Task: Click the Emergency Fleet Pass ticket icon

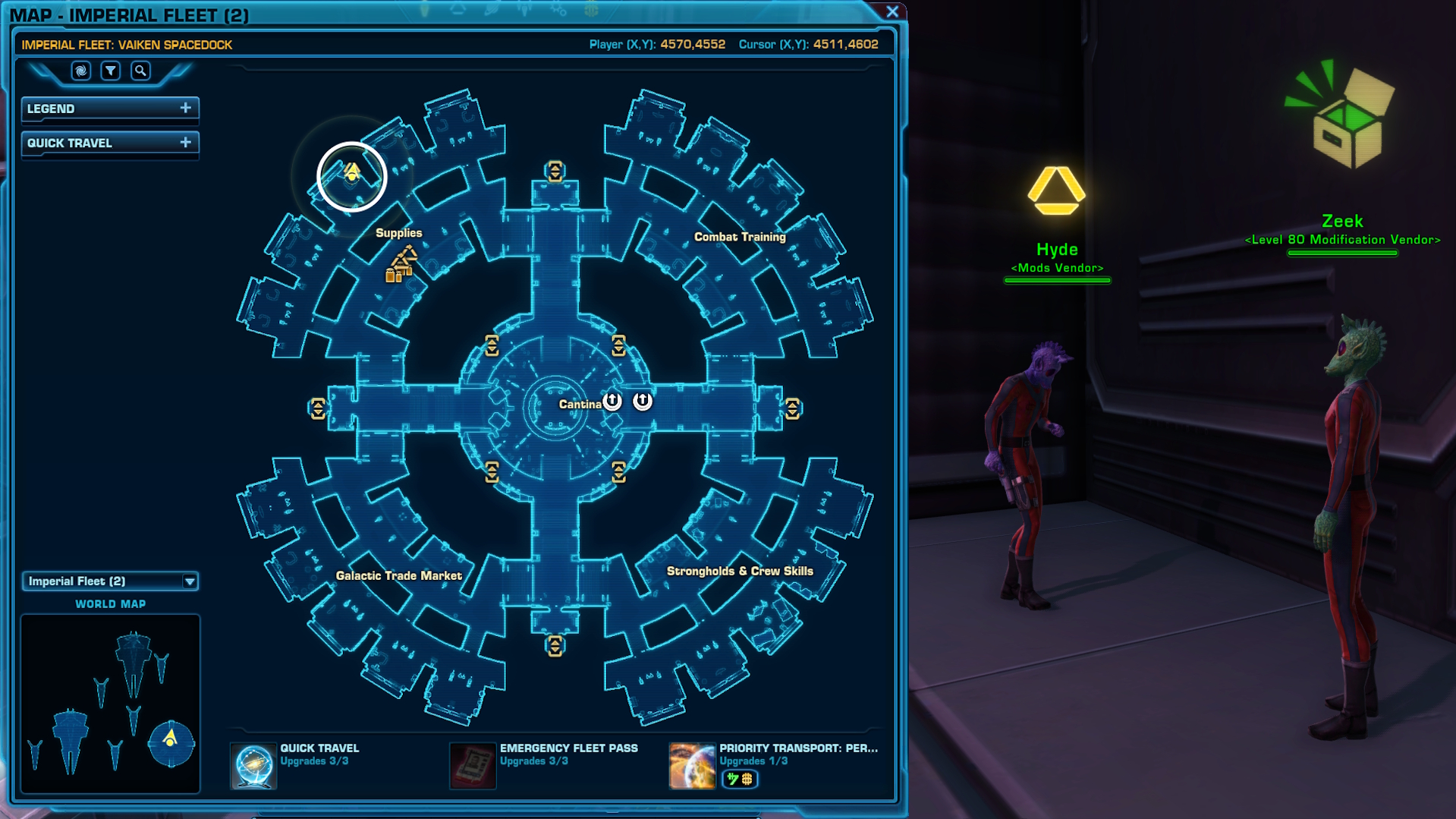Action: pyautogui.click(x=473, y=766)
